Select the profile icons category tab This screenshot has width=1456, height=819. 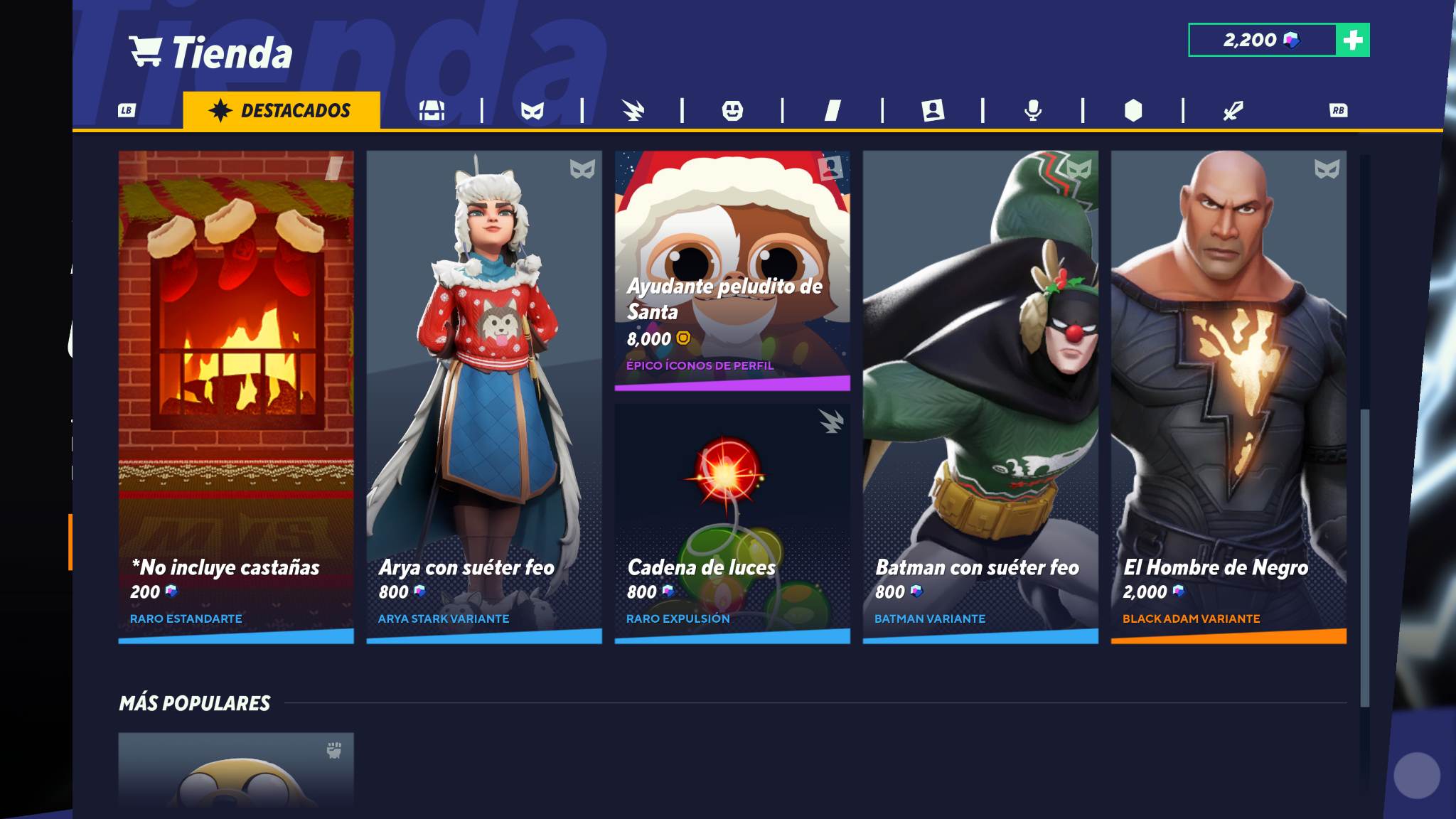(x=933, y=110)
